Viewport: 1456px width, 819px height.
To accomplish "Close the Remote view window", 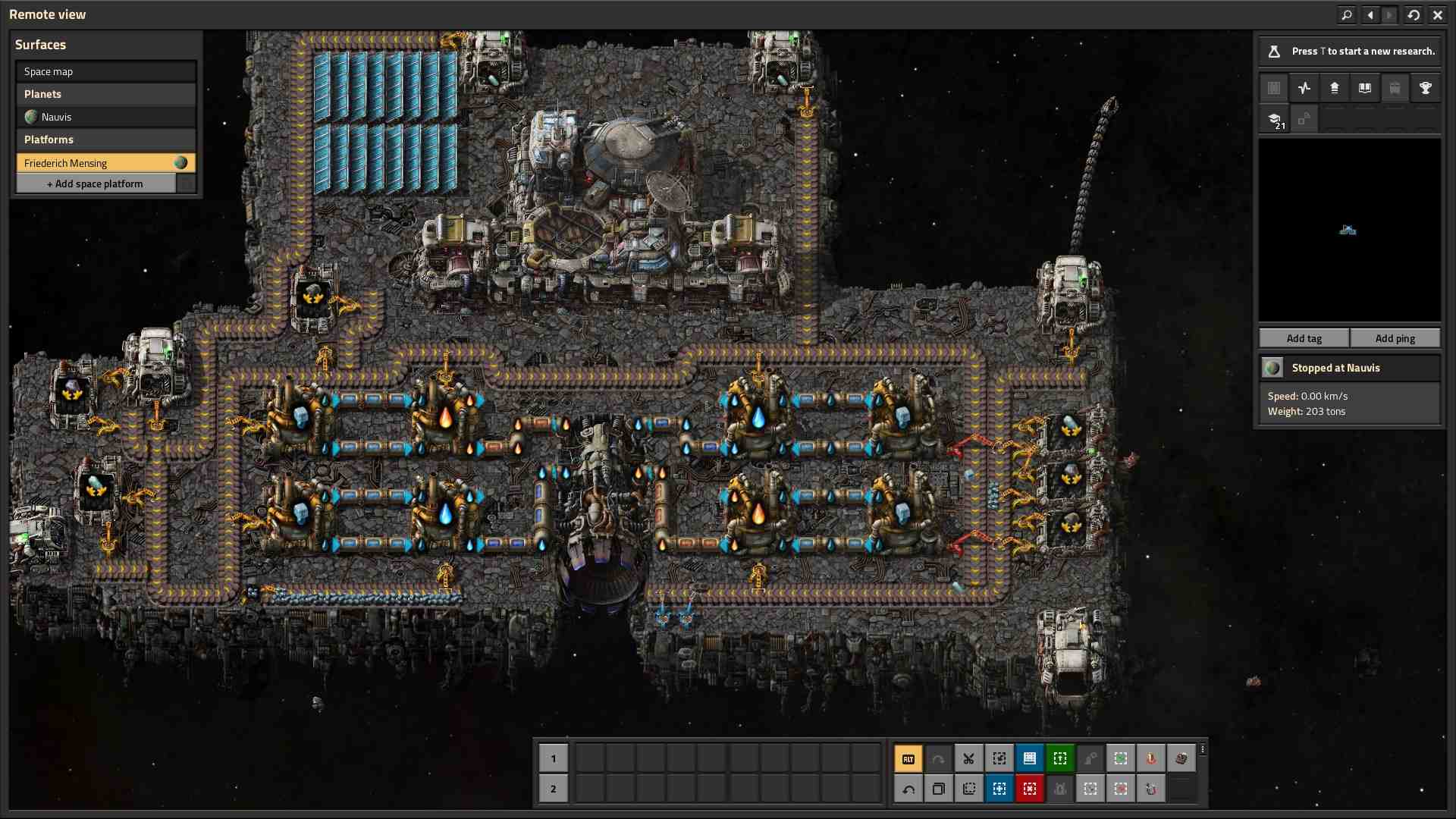I will [x=1438, y=14].
